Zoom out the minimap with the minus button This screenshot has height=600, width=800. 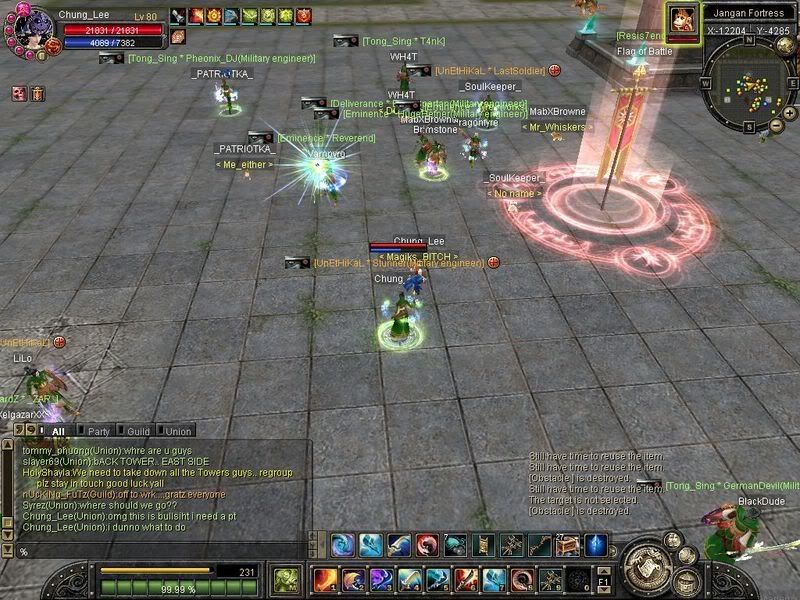[x=775, y=127]
